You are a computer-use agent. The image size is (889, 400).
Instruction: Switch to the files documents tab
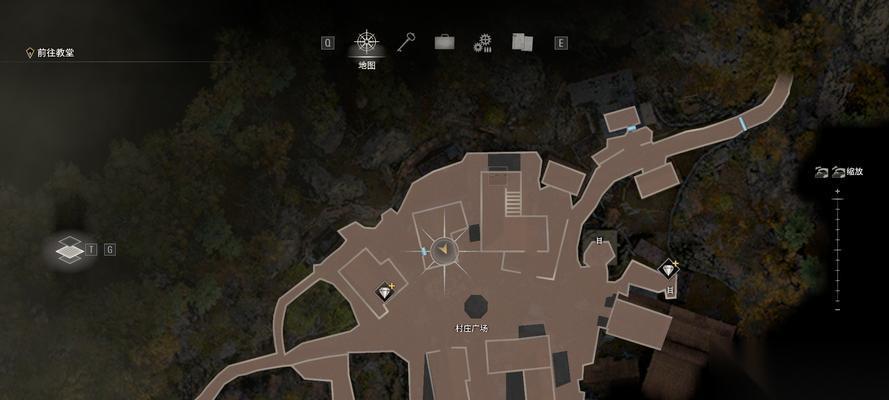click(x=522, y=42)
